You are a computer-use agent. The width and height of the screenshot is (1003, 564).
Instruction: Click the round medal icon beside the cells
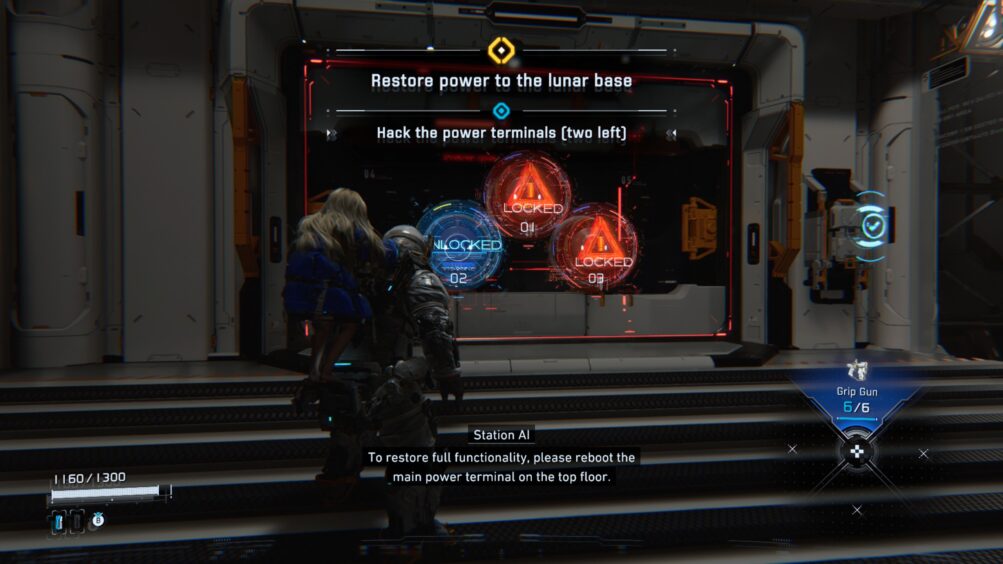tap(98, 519)
